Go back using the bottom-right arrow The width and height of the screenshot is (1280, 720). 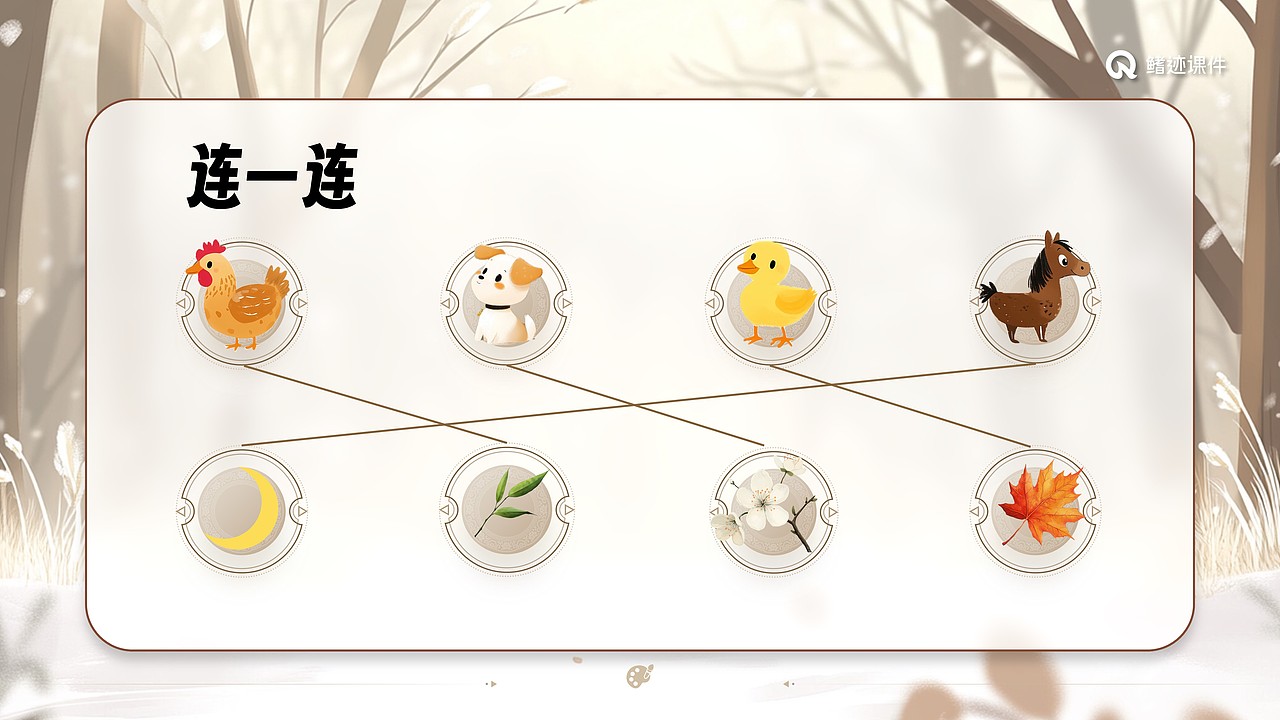pos(785,684)
